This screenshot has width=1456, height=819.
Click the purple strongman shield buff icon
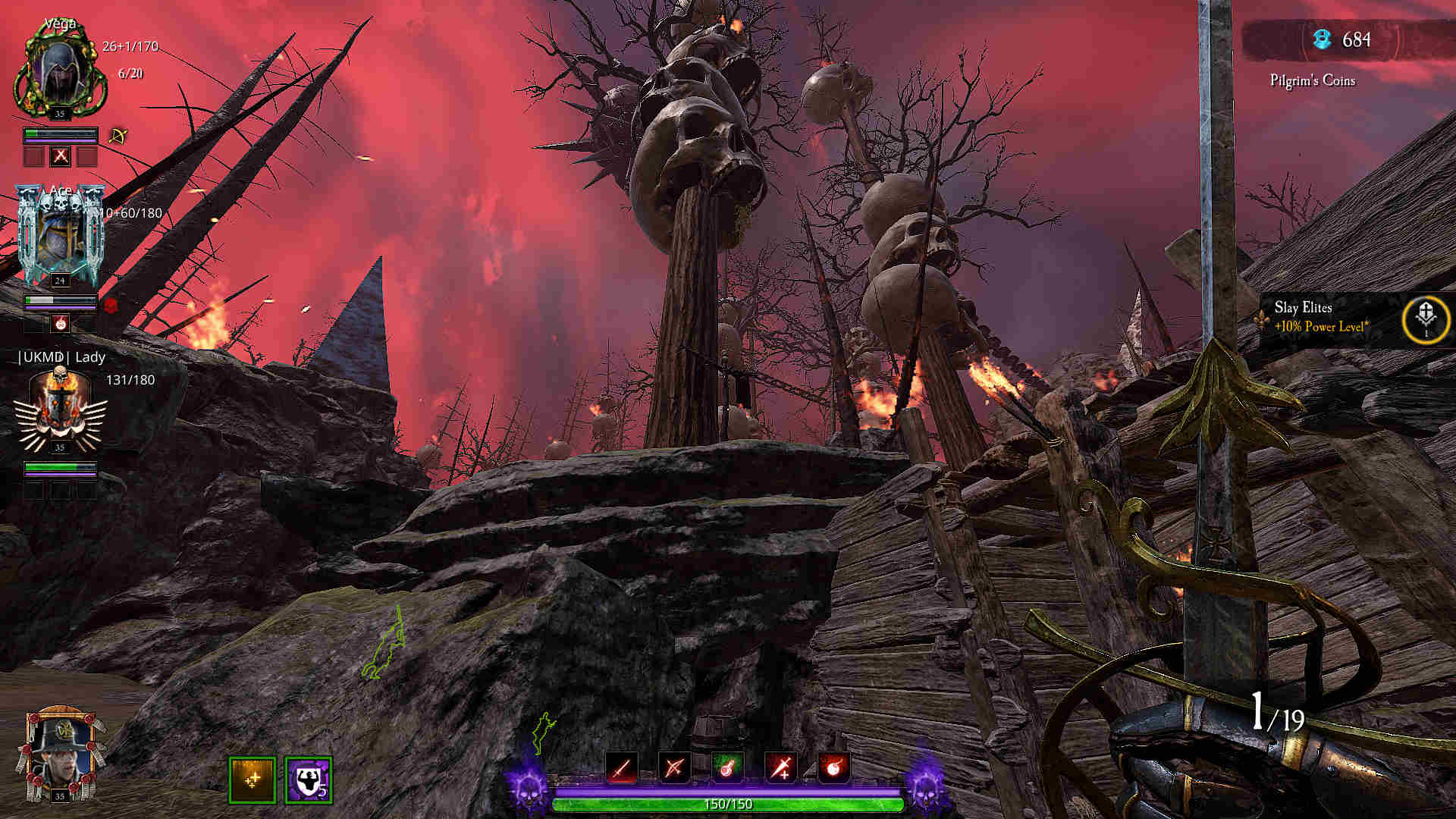(309, 780)
